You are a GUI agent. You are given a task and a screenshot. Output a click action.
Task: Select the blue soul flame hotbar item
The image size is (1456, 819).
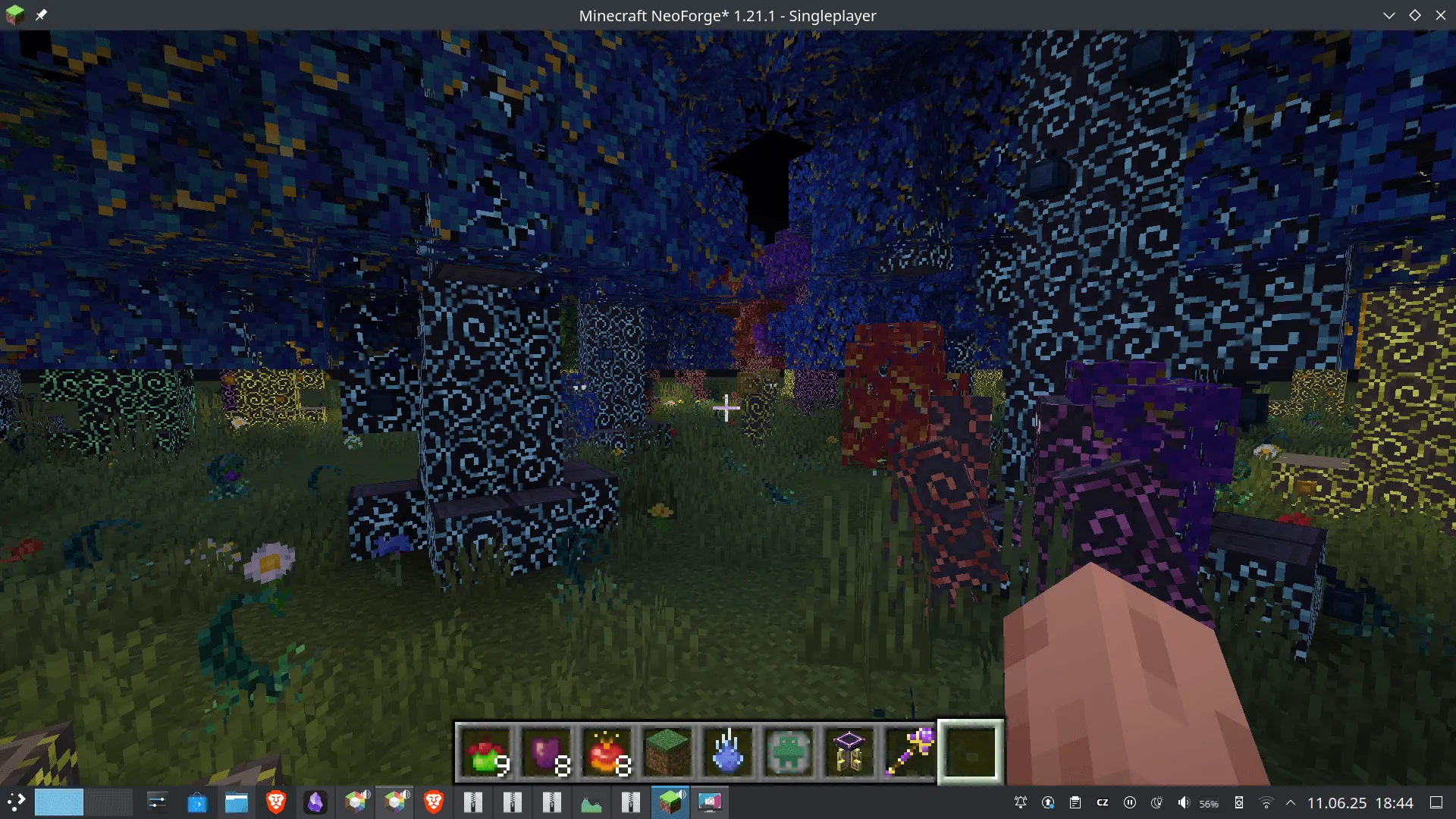pos(728,752)
